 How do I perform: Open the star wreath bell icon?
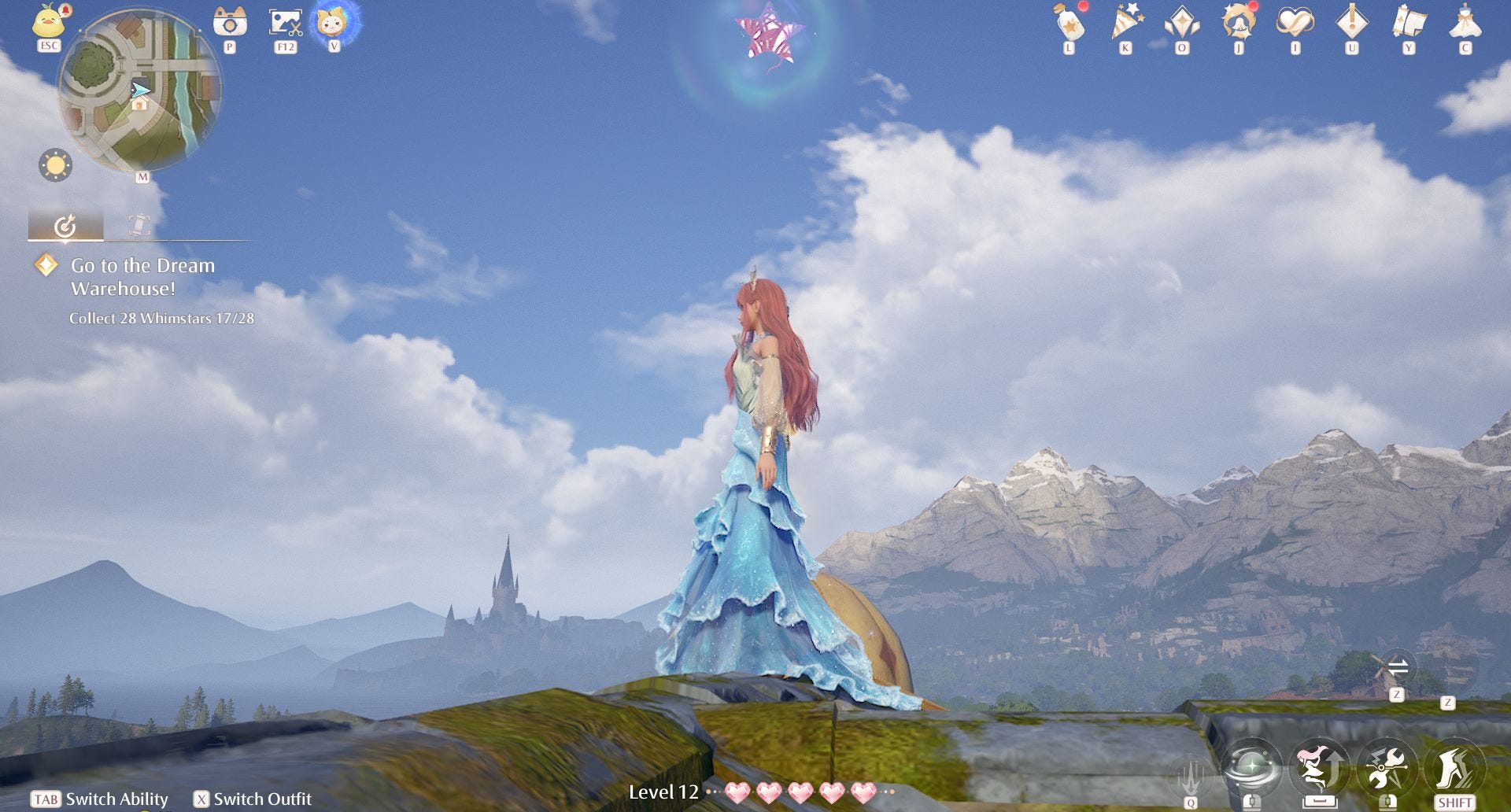pos(1239,23)
